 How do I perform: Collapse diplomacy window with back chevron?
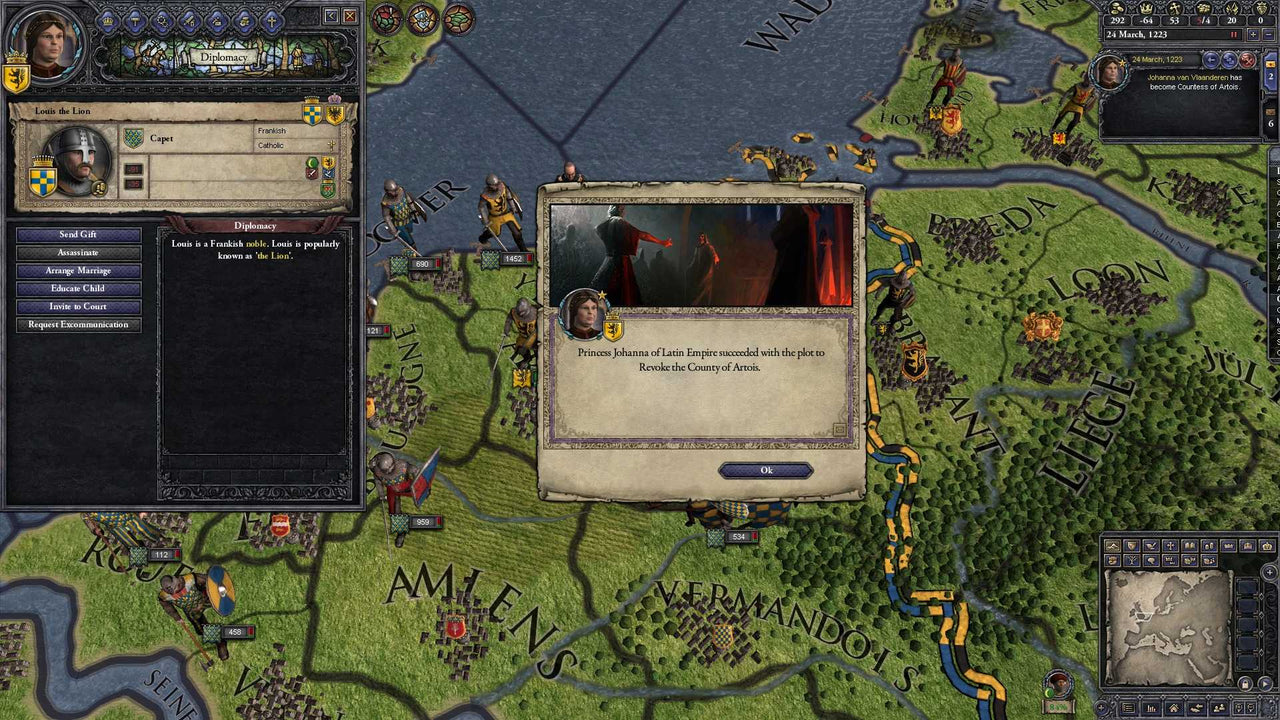click(x=329, y=16)
